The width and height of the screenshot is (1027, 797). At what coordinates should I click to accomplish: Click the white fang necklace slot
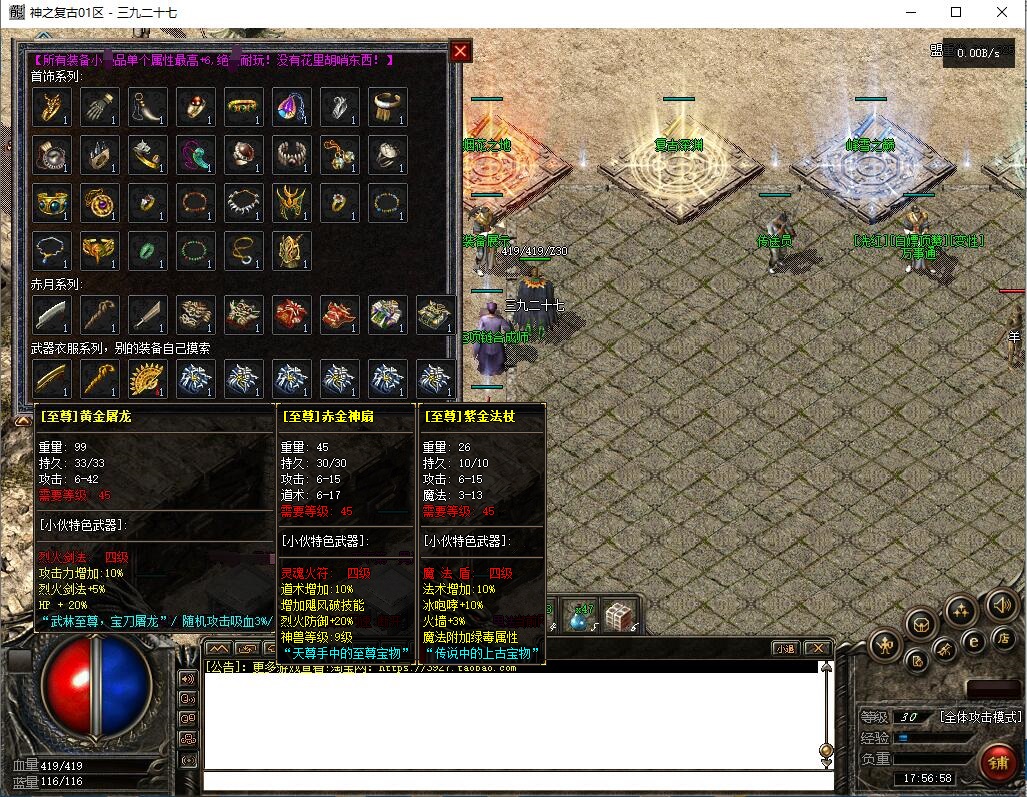click(x=244, y=203)
